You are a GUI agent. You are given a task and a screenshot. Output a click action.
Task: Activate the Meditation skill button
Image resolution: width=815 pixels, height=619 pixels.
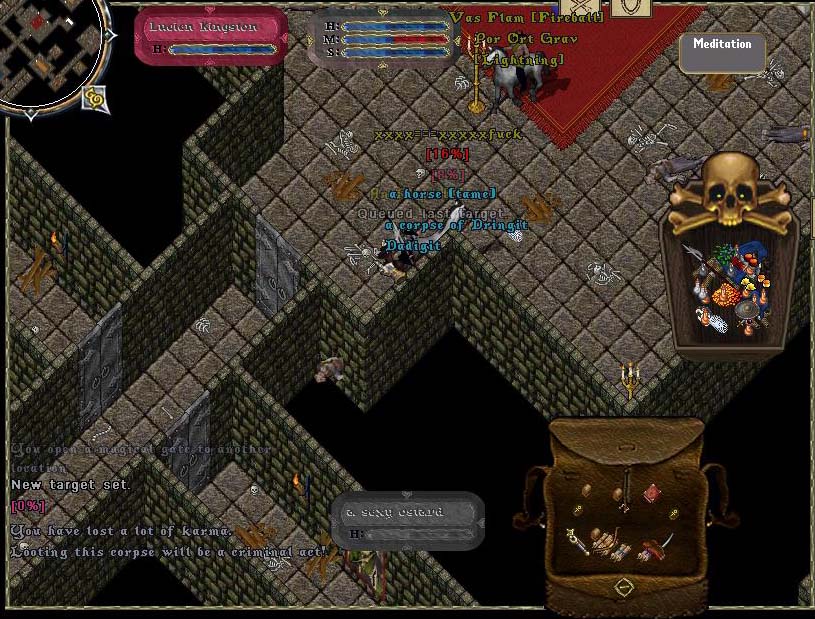pos(722,51)
